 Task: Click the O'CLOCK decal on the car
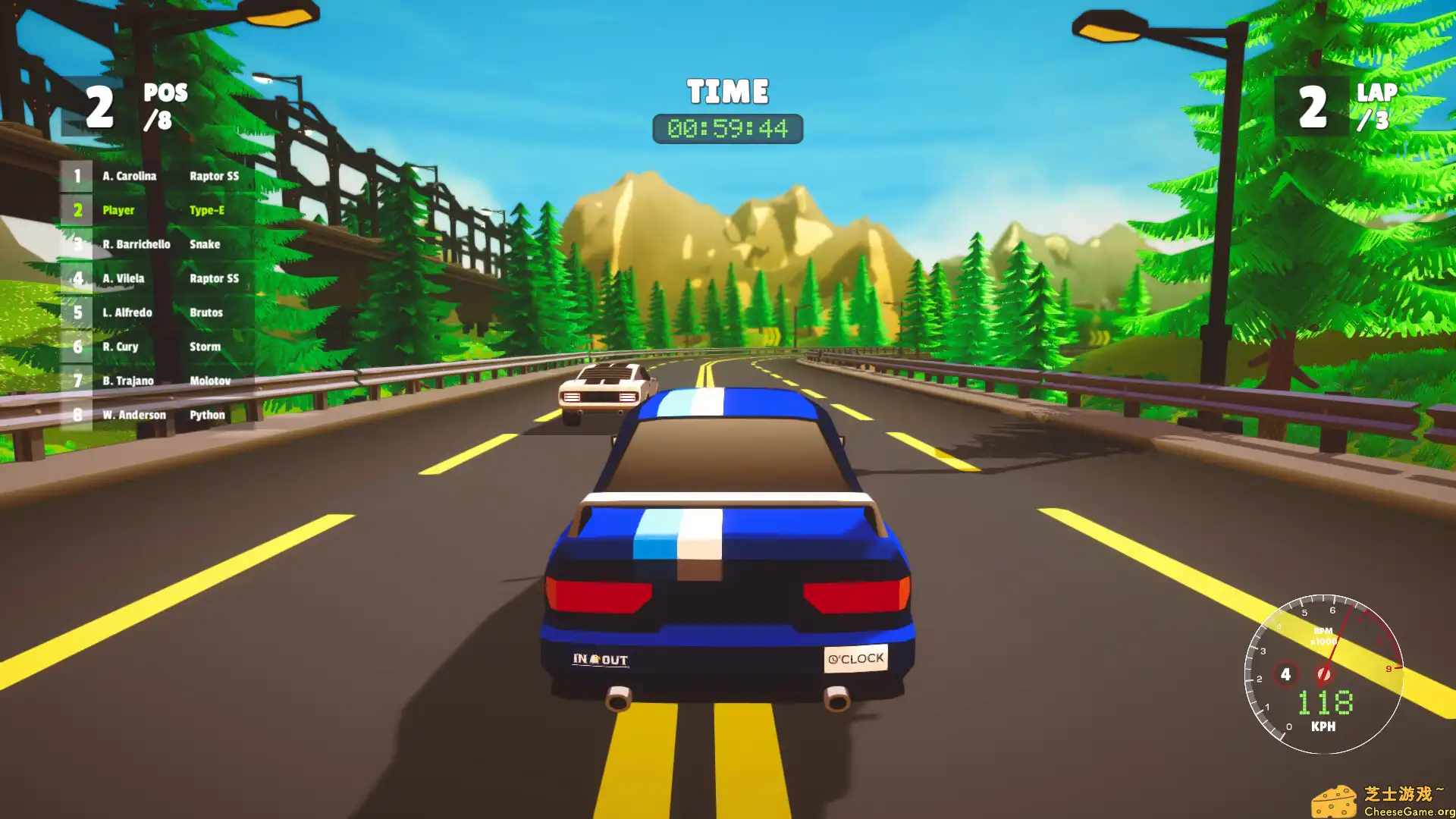[855, 657]
